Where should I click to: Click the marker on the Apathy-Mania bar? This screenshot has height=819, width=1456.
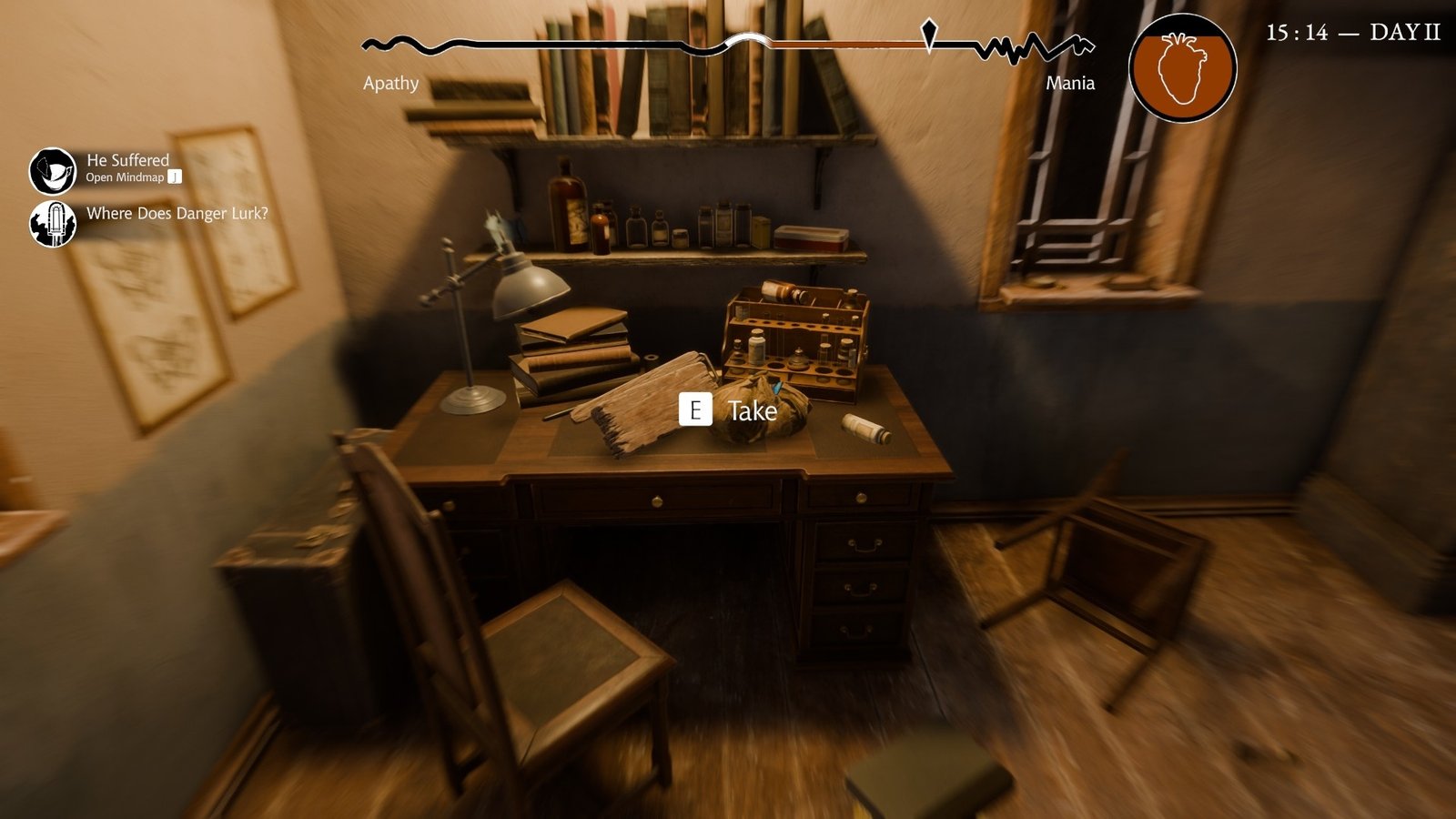(x=927, y=36)
